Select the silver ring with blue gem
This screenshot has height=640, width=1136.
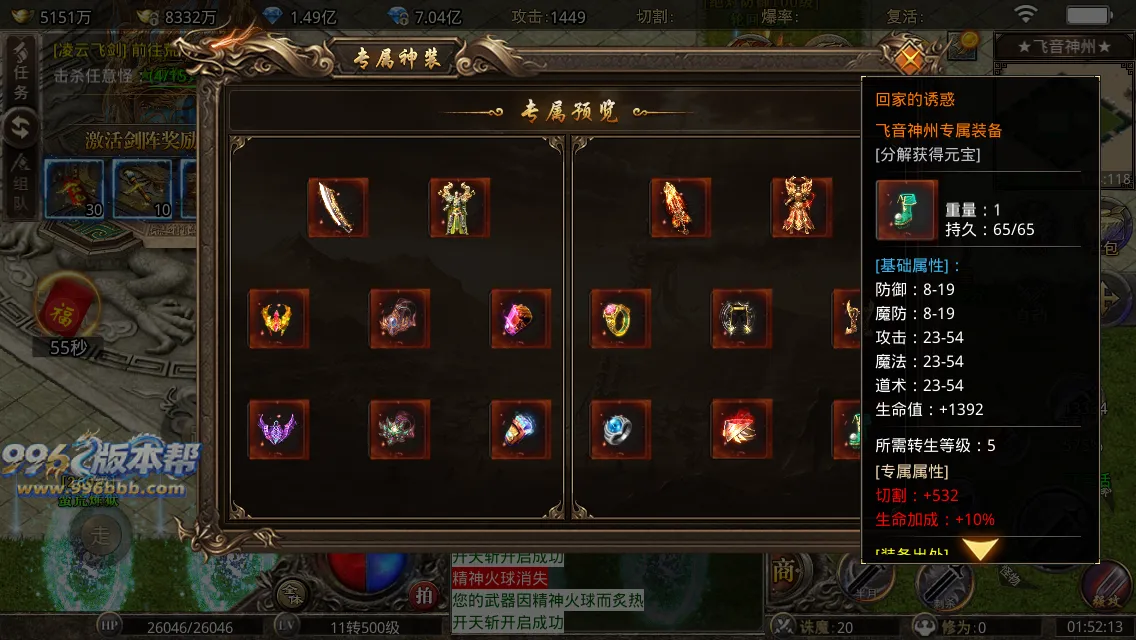(621, 430)
